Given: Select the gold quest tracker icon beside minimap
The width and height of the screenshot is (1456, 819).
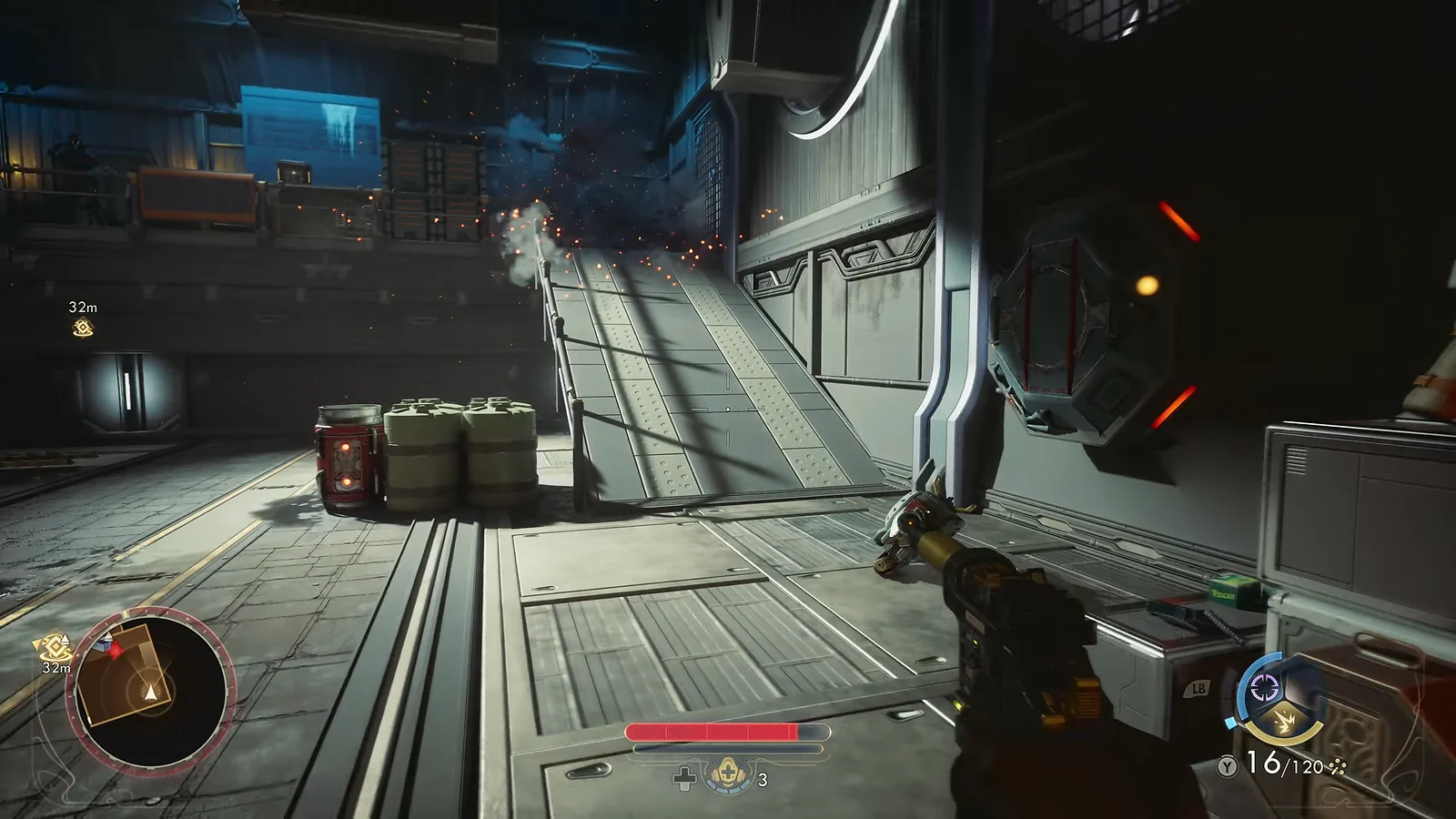Looking at the screenshot, I should pyautogui.click(x=53, y=649).
